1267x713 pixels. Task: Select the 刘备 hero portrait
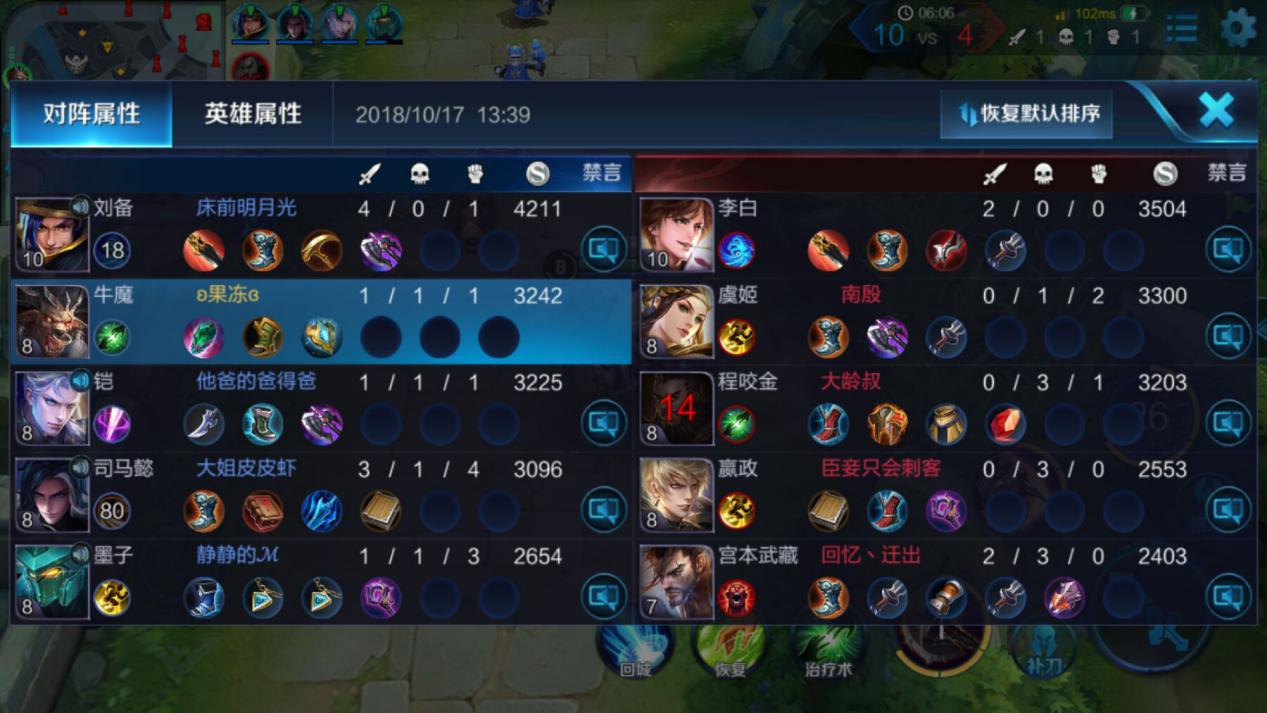[x=51, y=235]
